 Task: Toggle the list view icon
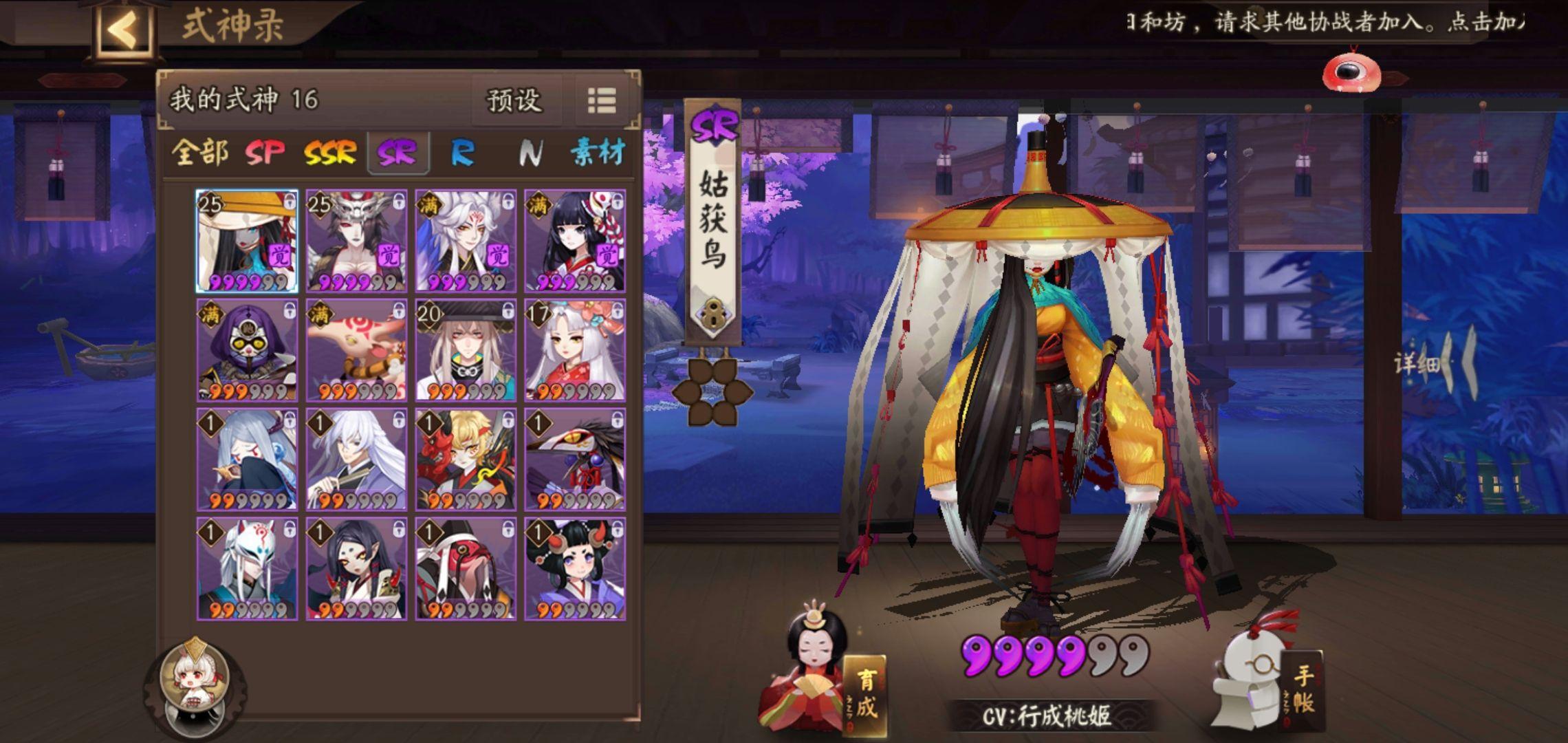(x=602, y=101)
